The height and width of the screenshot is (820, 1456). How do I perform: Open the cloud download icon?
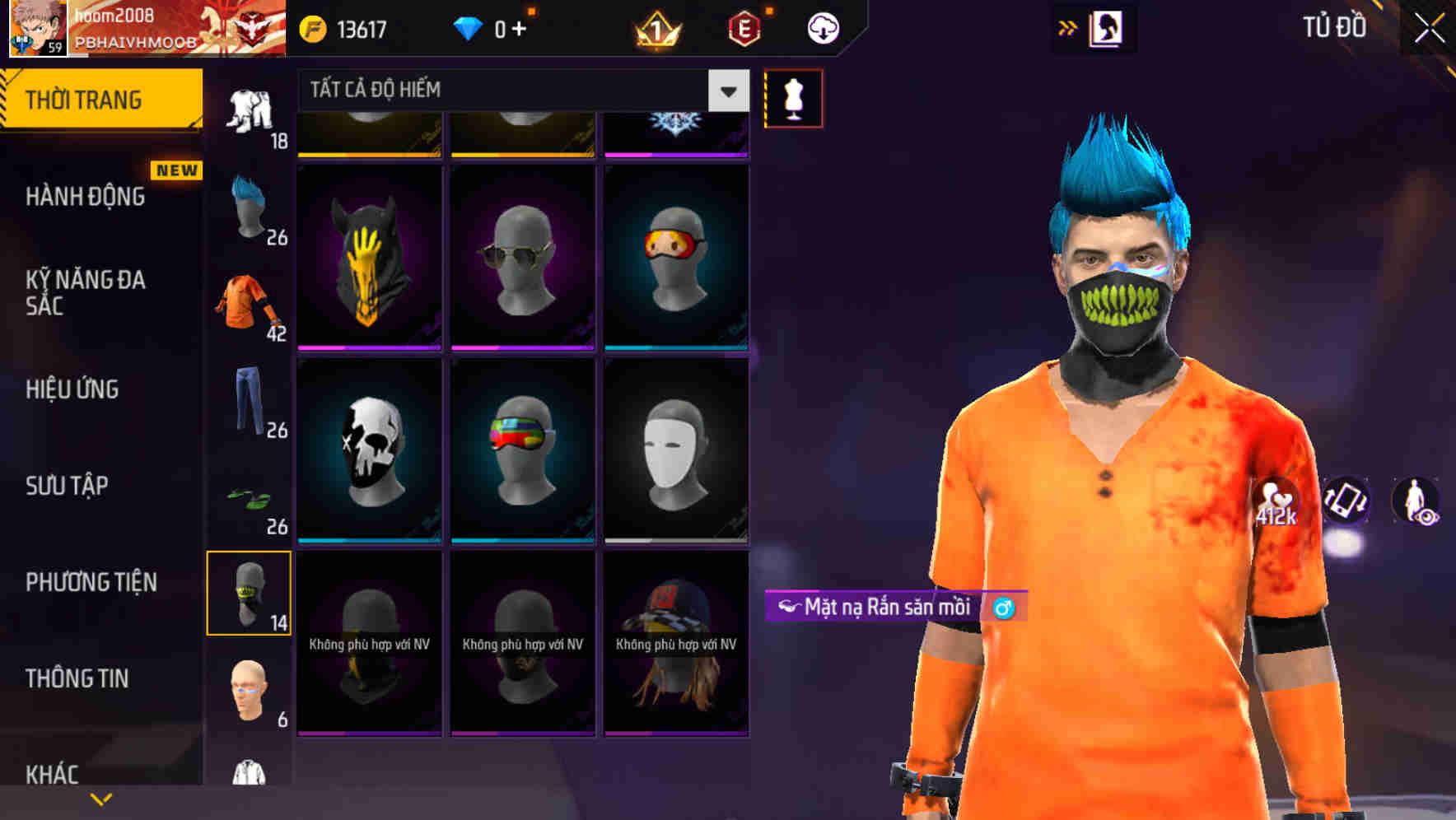click(x=823, y=27)
